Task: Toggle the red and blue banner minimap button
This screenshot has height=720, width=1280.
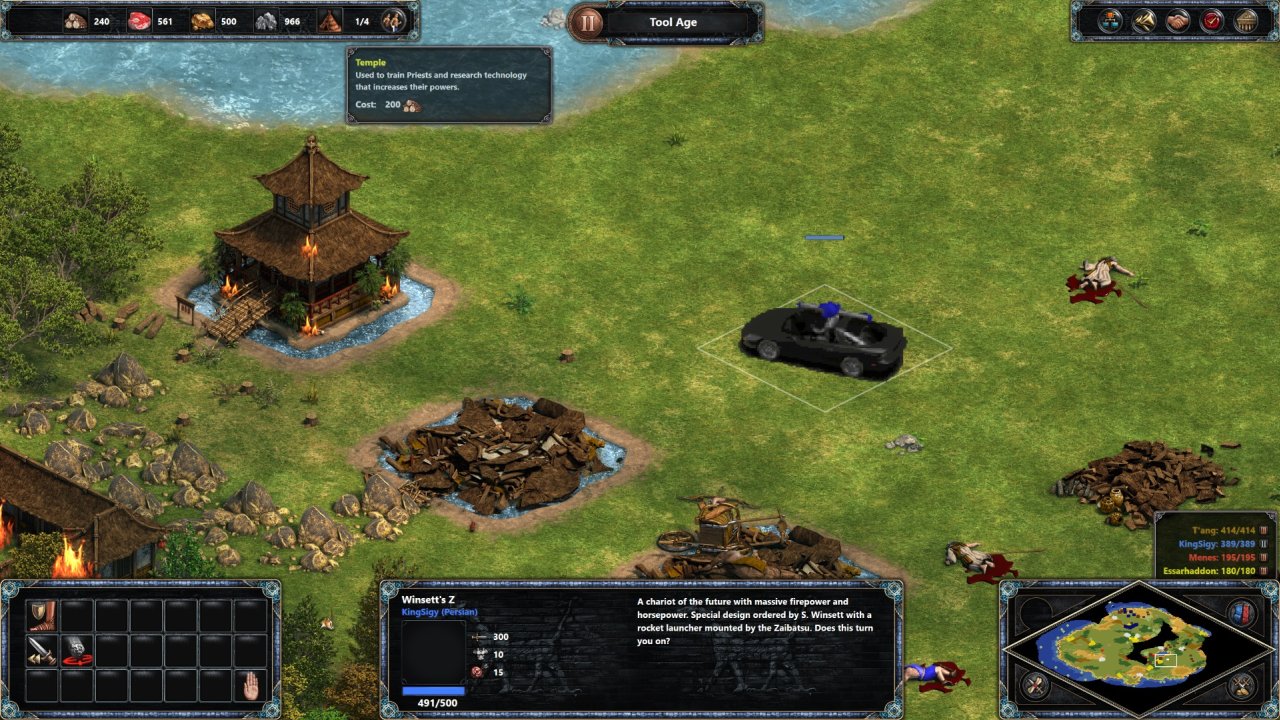Action: (1241, 612)
